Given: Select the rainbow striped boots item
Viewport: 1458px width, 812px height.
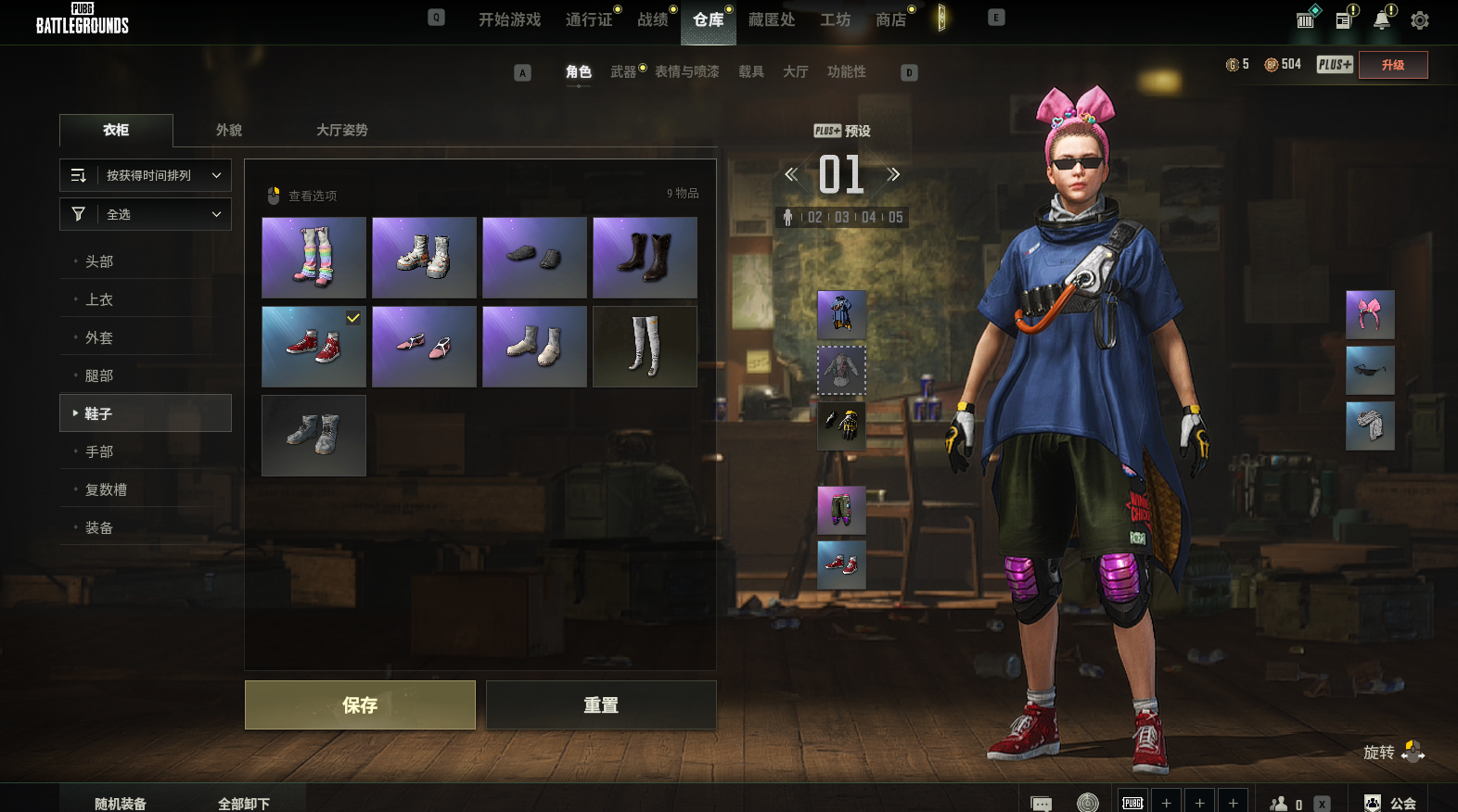Looking at the screenshot, I should tap(313, 258).
